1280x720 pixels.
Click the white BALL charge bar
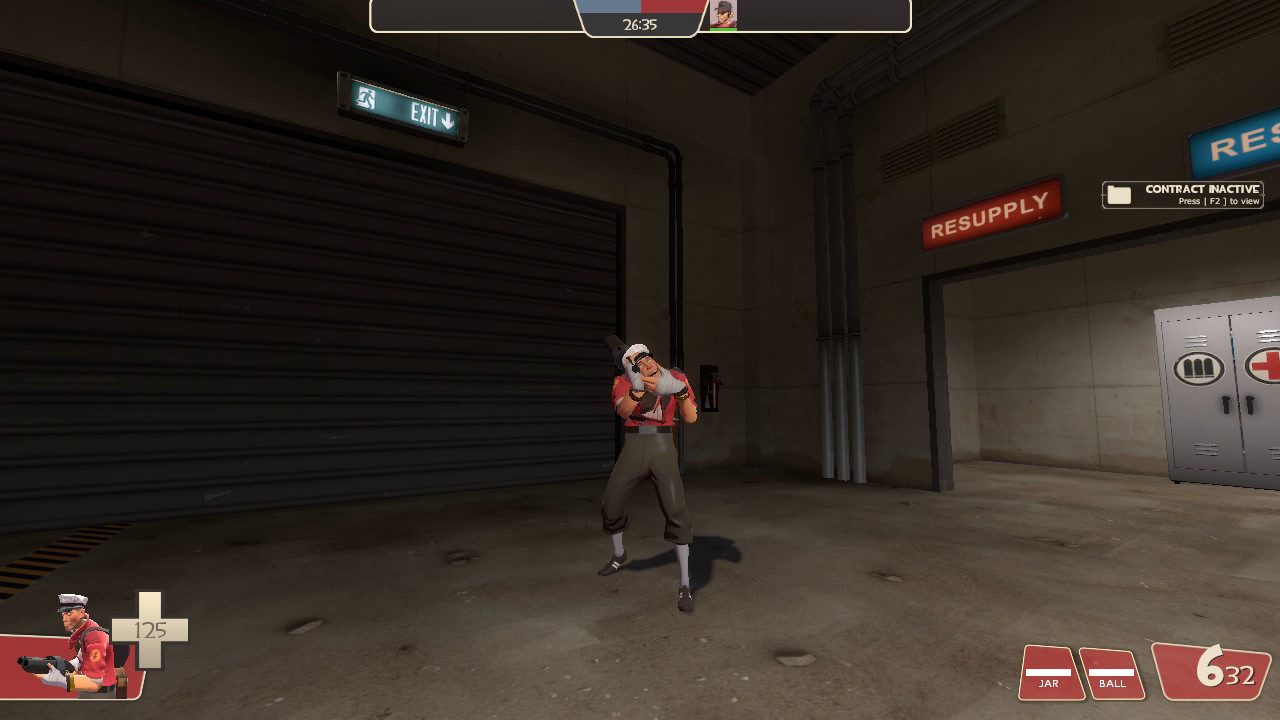coord(1112,671)
